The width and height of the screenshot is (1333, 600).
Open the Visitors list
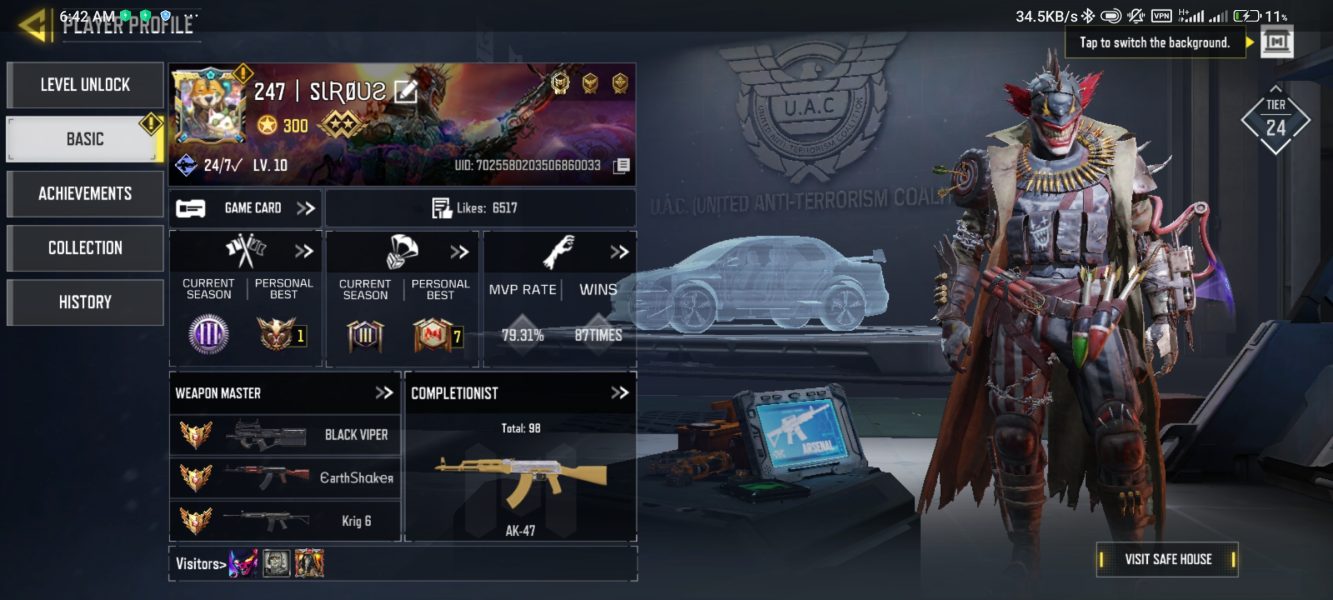[198, 563]
